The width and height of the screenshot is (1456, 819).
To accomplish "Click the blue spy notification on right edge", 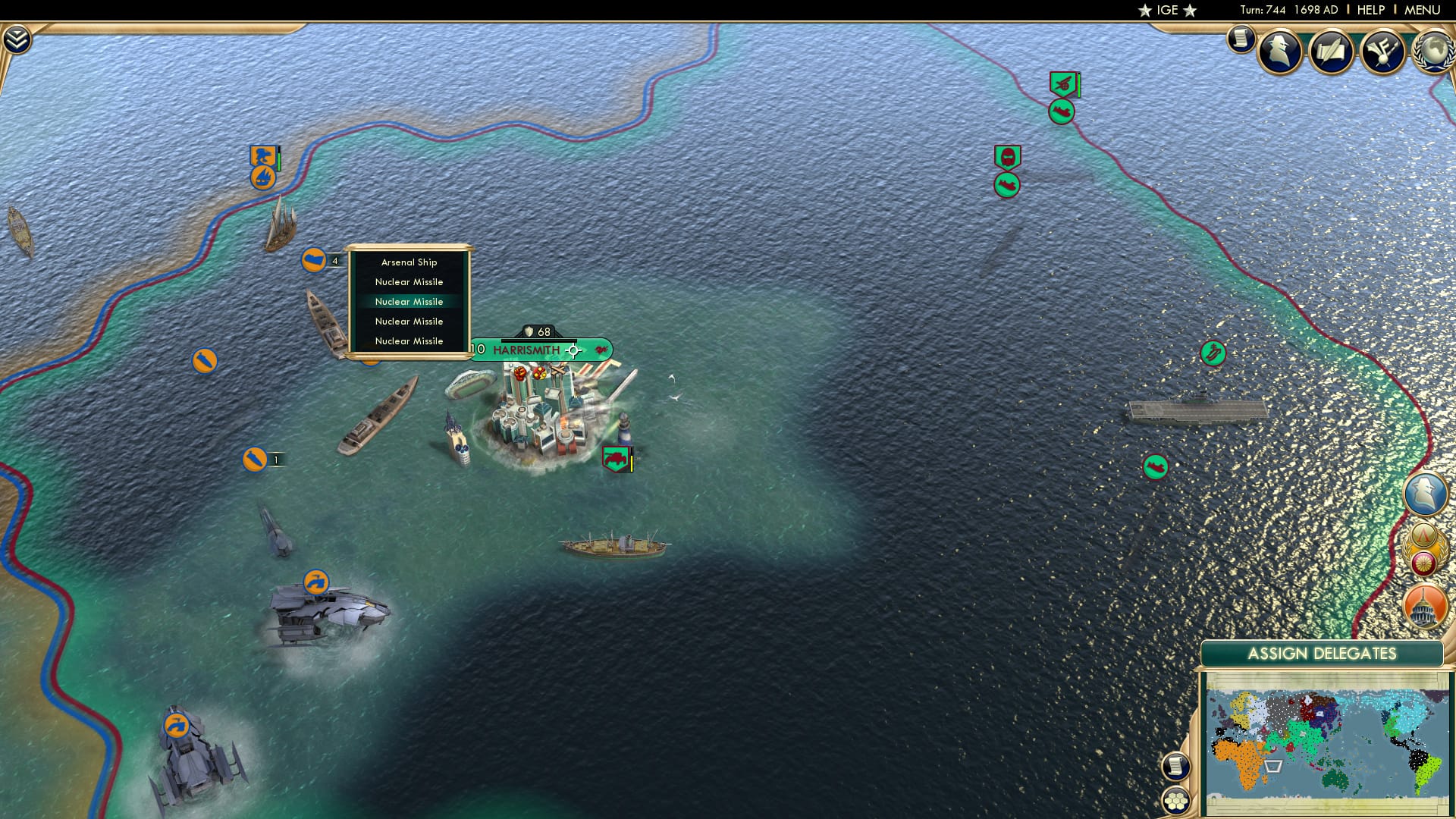I will [x=1426, y=494].
